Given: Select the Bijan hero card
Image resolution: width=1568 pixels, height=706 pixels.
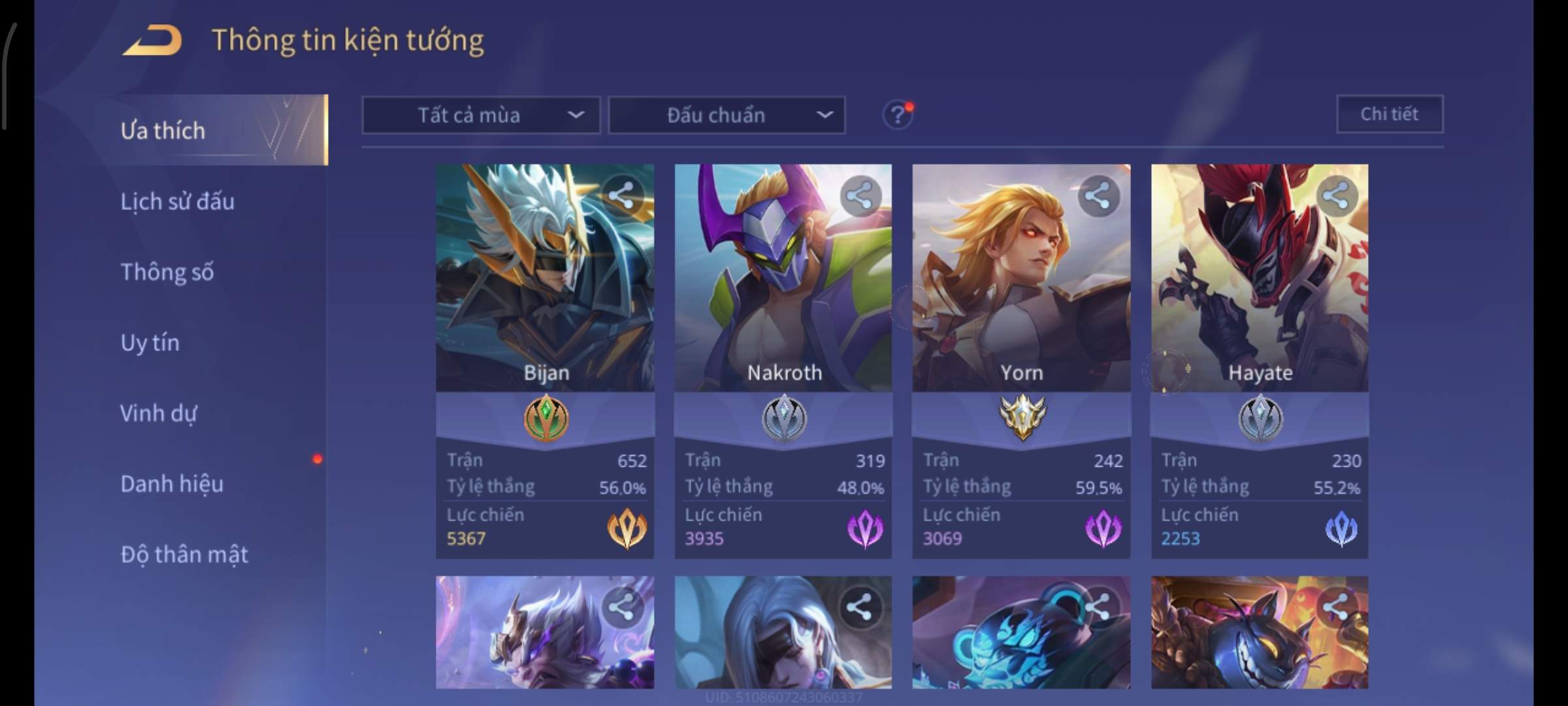Looking at the screenshot, I should (545, 294).
